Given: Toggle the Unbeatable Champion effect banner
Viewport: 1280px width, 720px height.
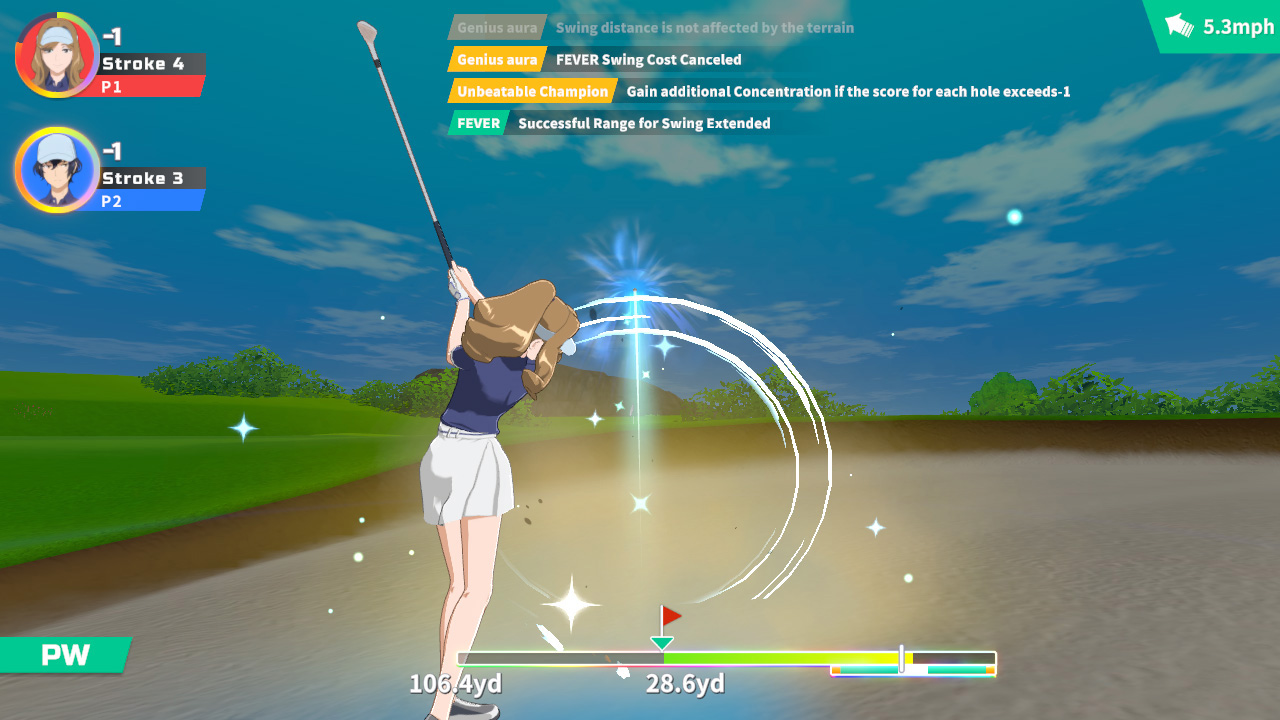Looking at the screenshot, I should pos(533,91).
